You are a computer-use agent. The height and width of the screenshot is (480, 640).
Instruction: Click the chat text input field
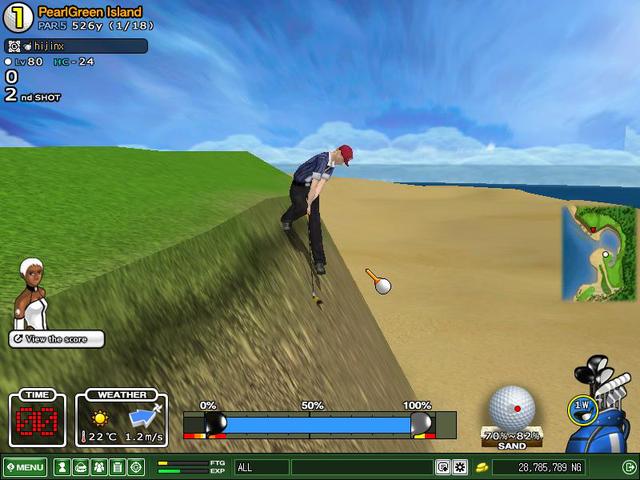[x=362, y=467]
